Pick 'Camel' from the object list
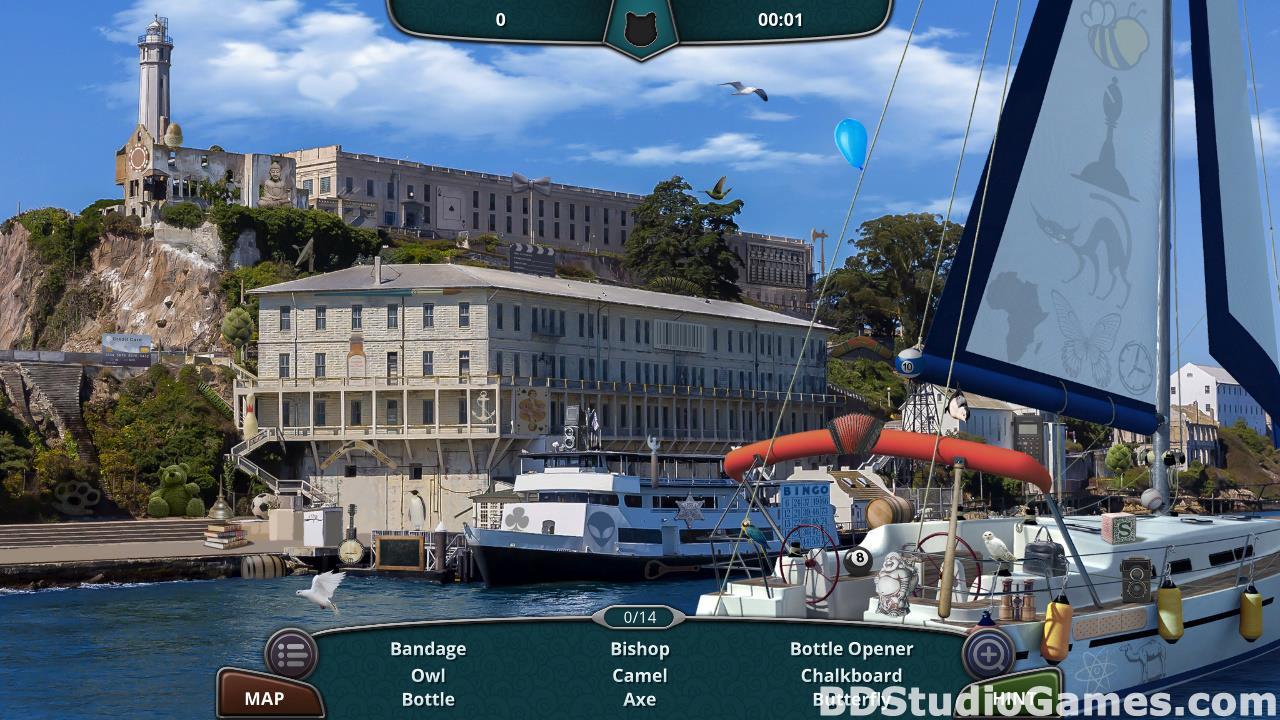1280x720 pixels. [x=640, y=675]
